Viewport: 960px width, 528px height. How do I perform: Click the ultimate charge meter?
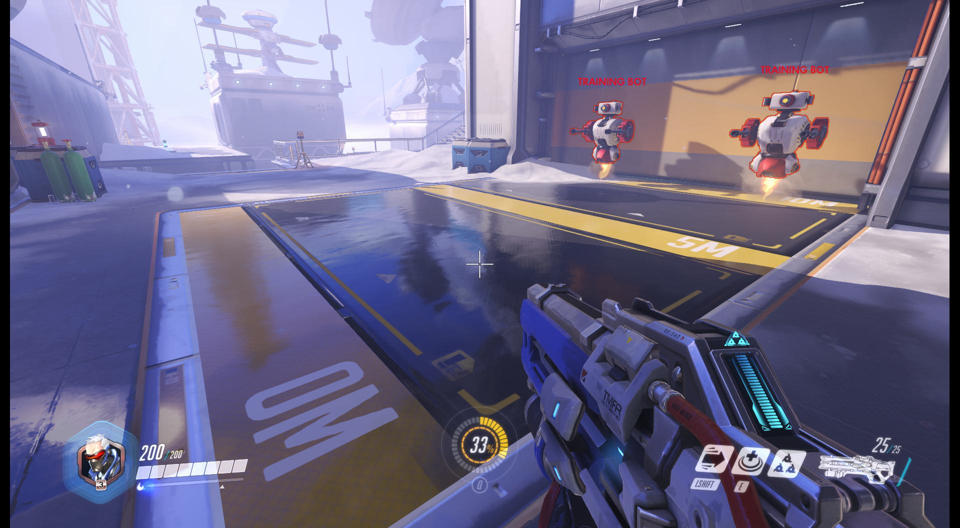tap(479, 441)
